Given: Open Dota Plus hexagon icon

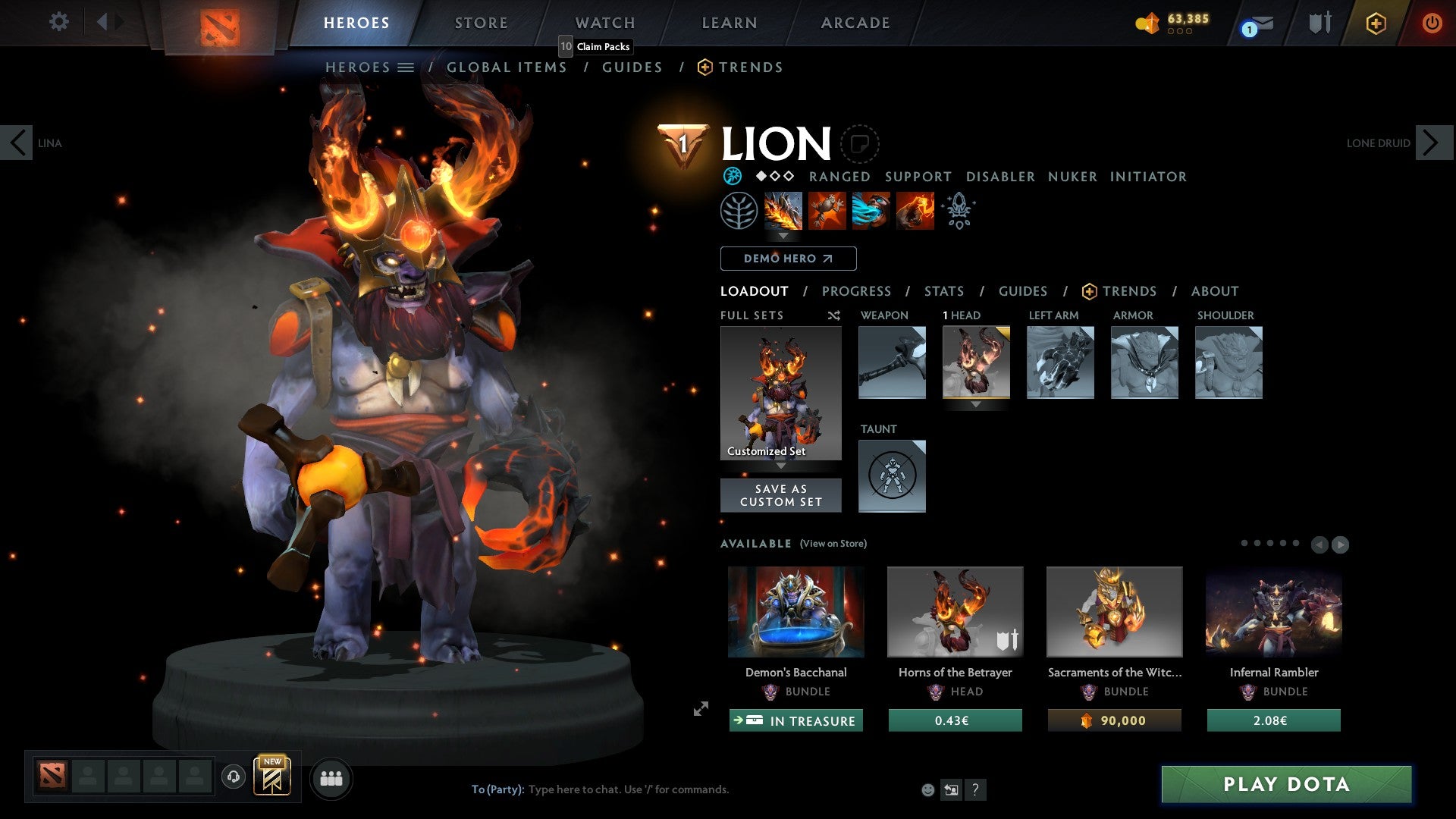Looking at the screenshot, I should 1375,23.
